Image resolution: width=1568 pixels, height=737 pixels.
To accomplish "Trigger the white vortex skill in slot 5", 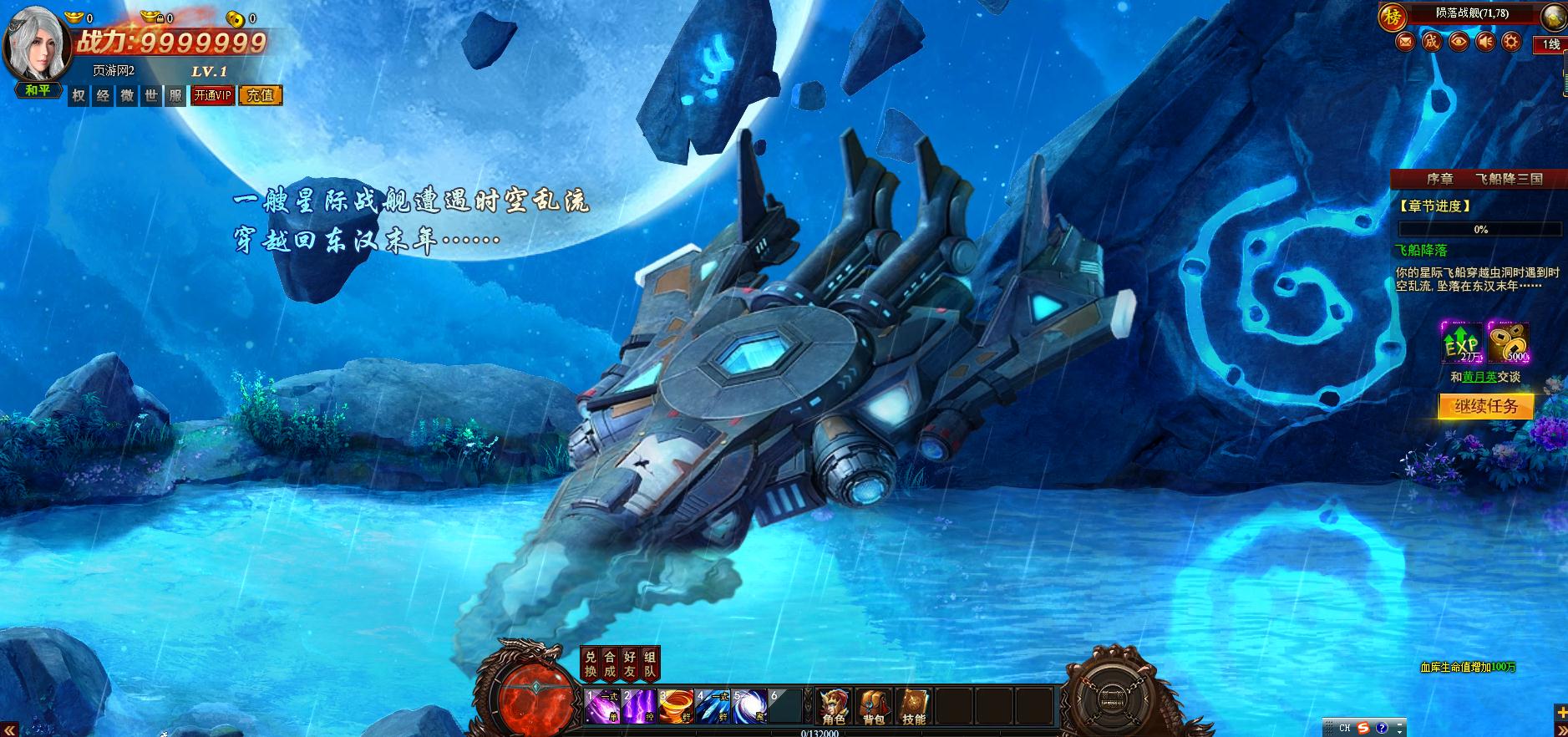I will click(749, 706).
